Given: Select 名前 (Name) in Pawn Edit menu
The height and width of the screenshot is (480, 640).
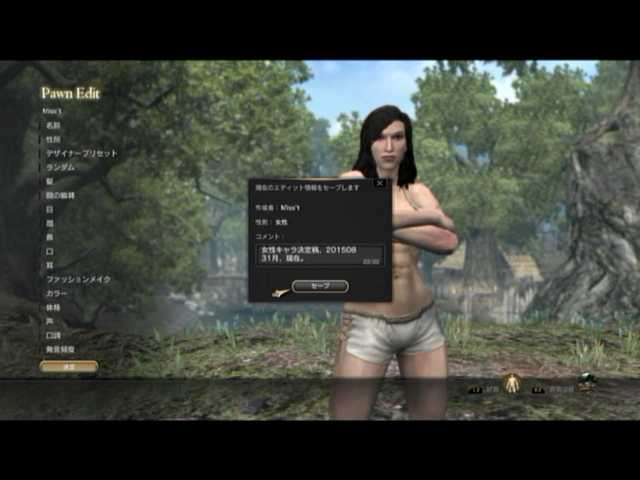Looking at the screenshot, I should pyautogui.click(x=53, y=125).
